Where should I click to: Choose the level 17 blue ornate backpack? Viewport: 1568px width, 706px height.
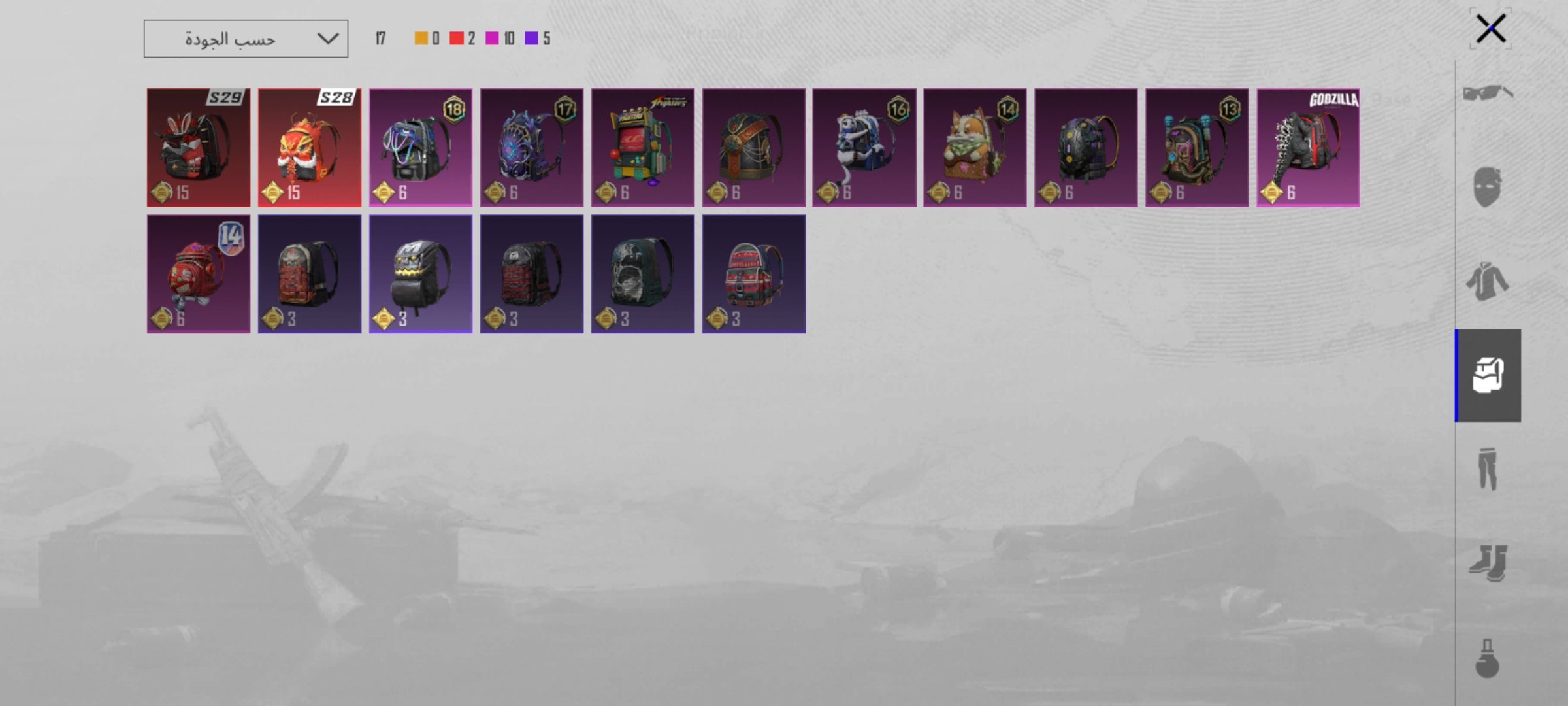tap(532, 148)
